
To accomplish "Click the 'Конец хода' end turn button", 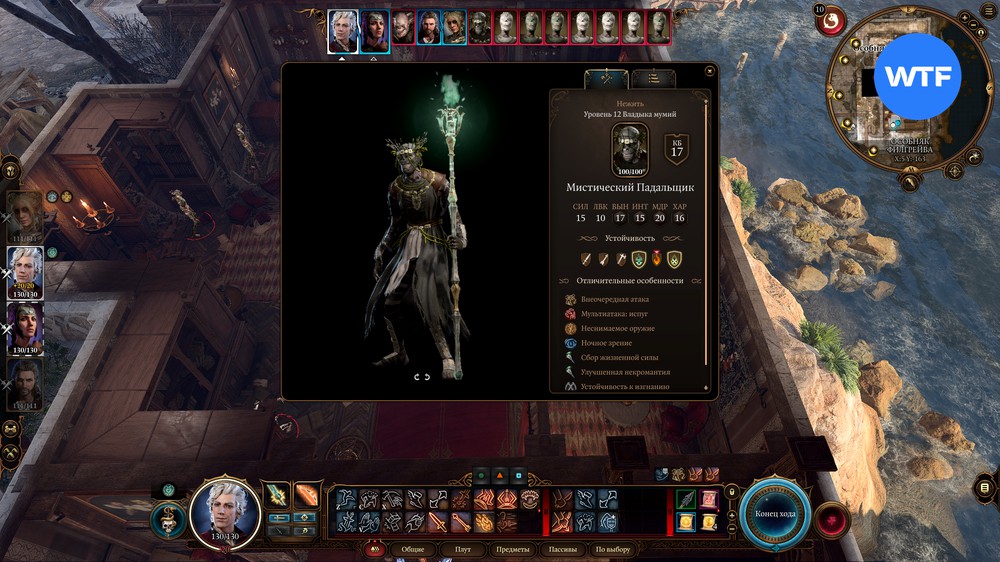I will pos(774,513).
